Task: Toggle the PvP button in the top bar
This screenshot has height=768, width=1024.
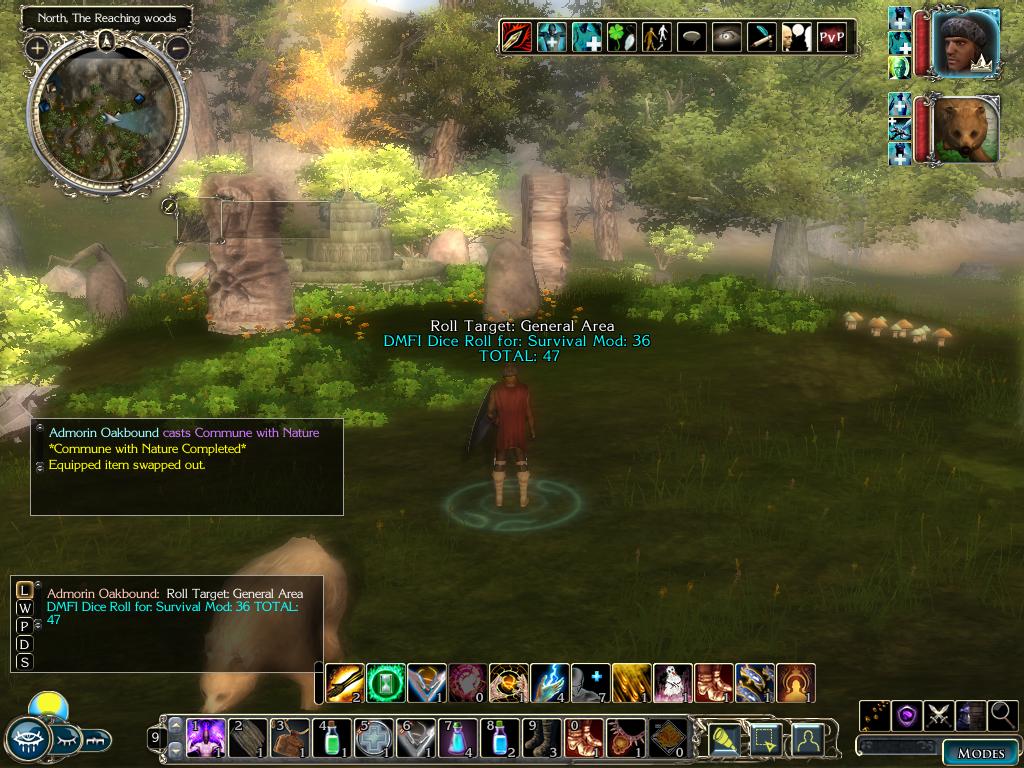Action: click(x=831, y=38)
